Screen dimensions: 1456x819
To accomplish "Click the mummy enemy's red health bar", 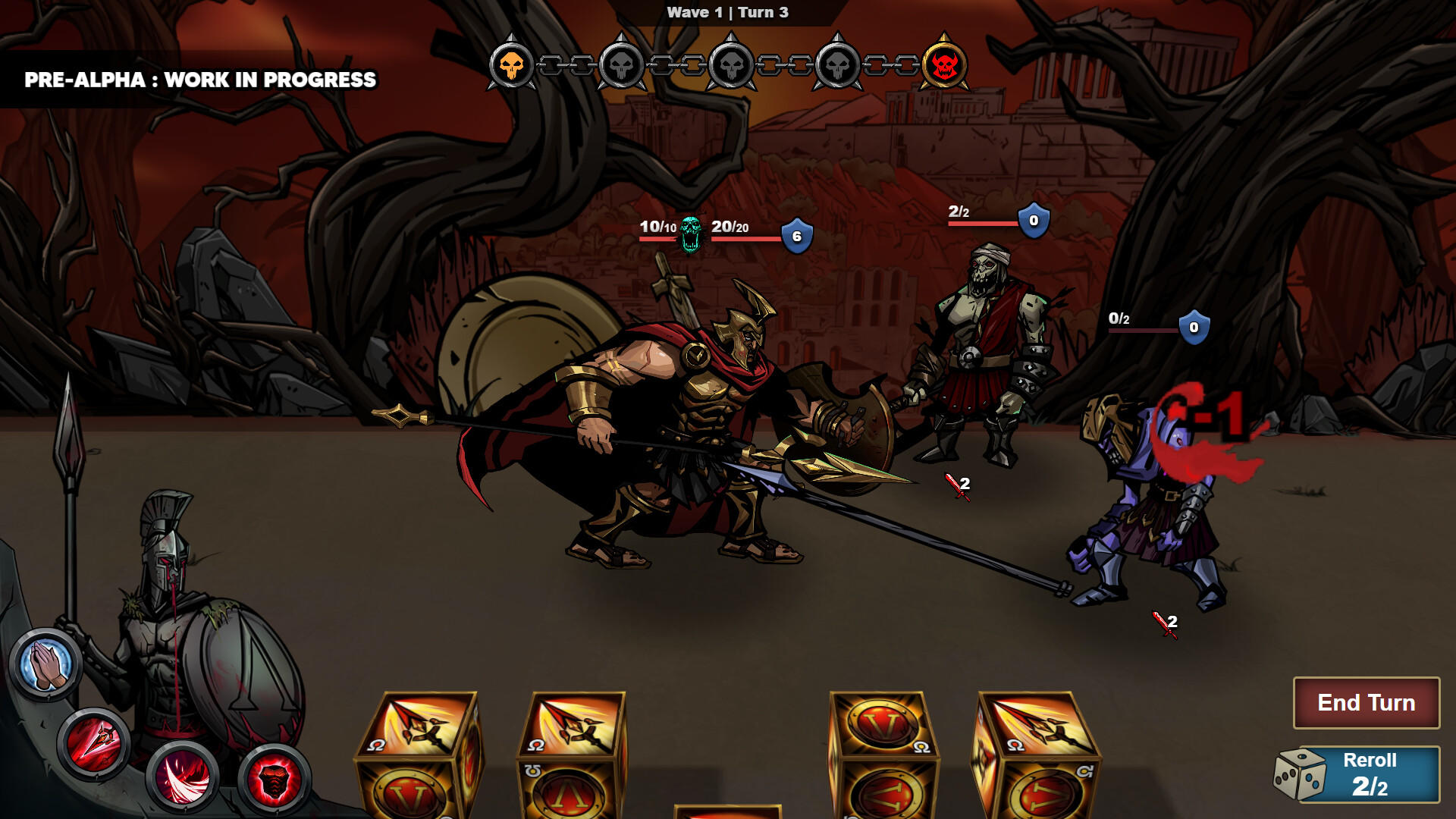I will pos(982,224).
